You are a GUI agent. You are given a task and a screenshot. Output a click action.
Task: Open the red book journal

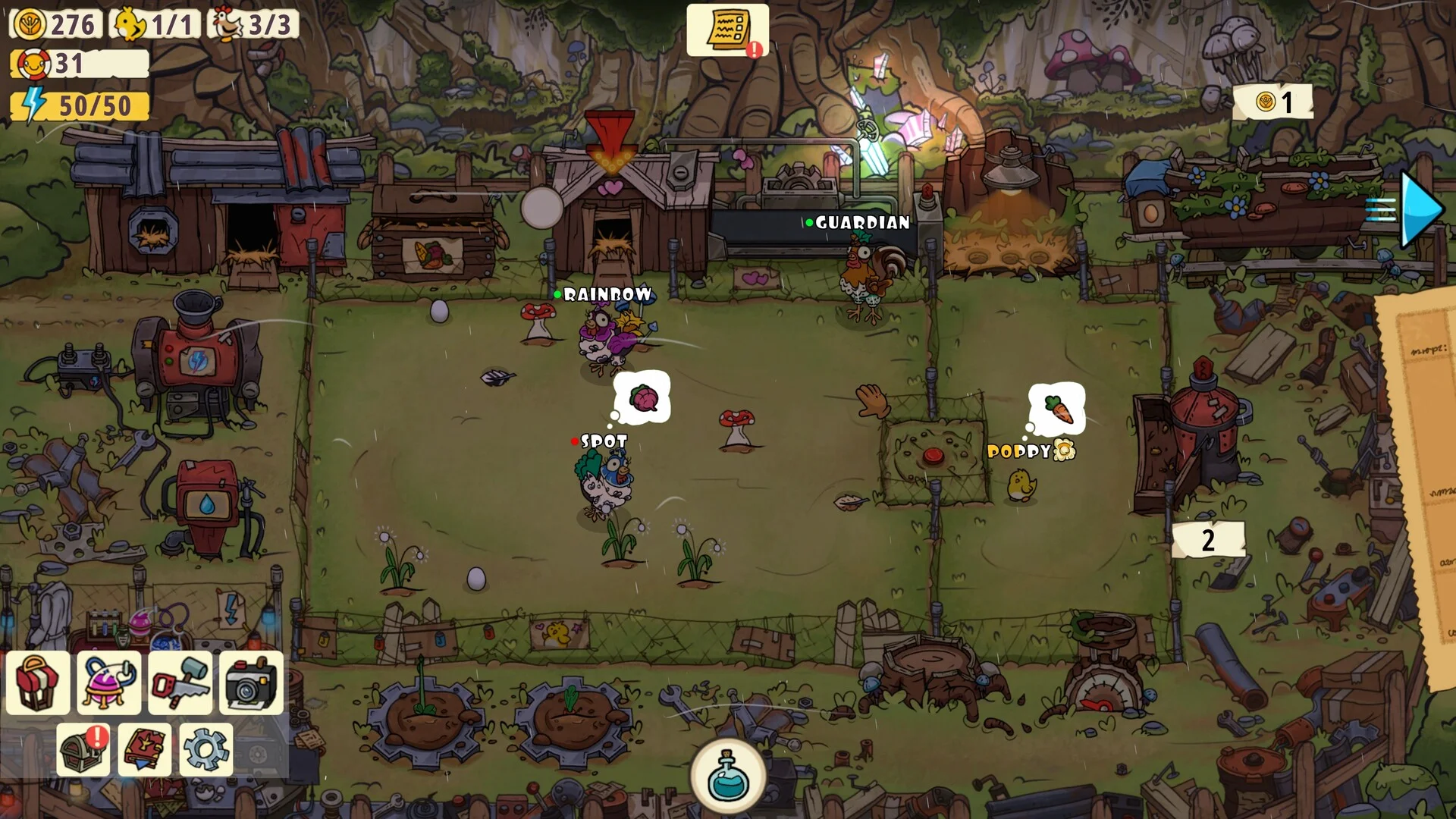click(x=145, y=749)
